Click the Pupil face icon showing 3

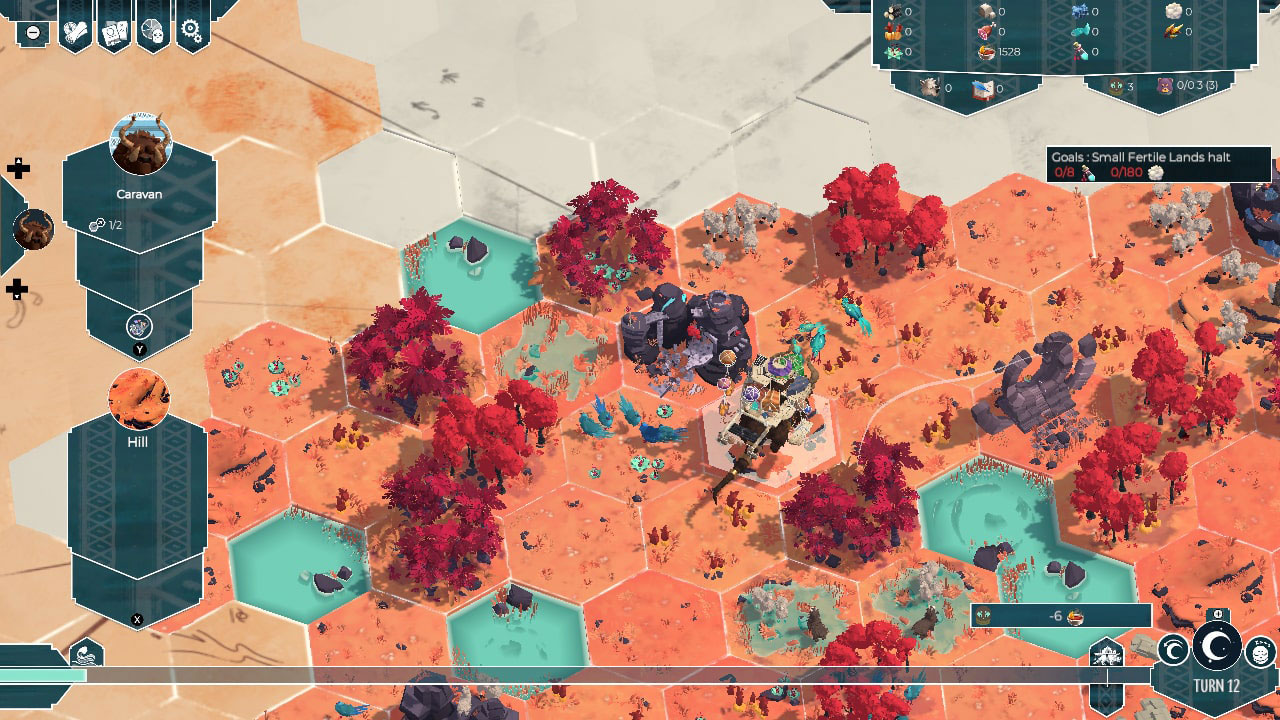1116,87
